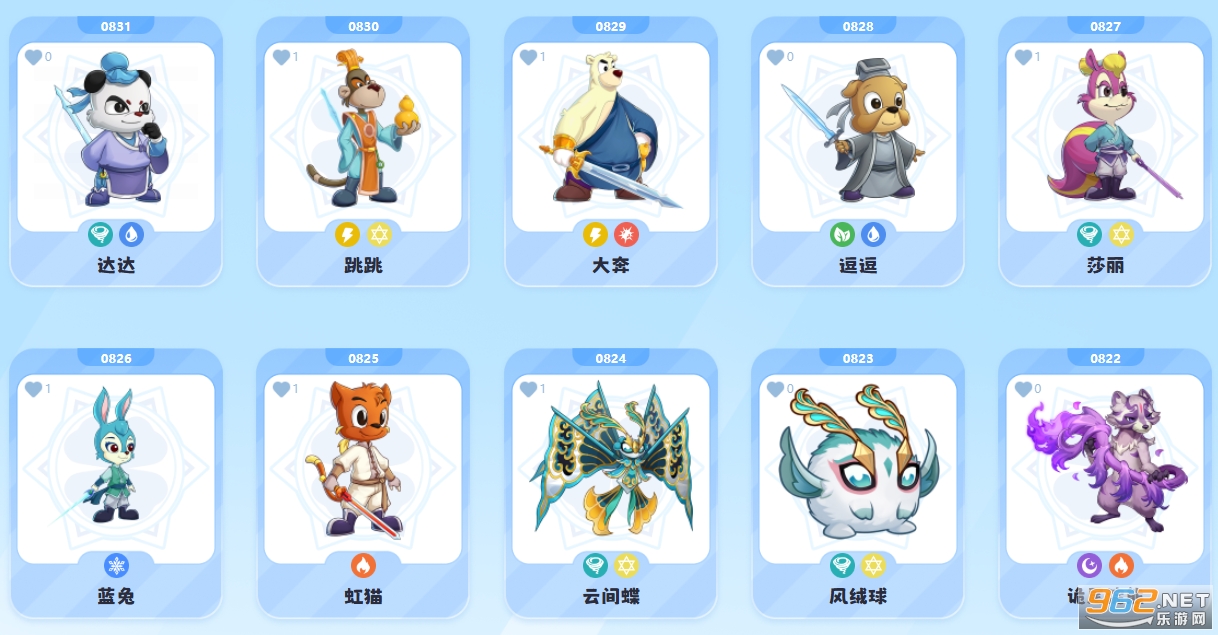Tap the heart on 跳跳's card
This screenshot has height=635, width=1218.
point(281,58)
